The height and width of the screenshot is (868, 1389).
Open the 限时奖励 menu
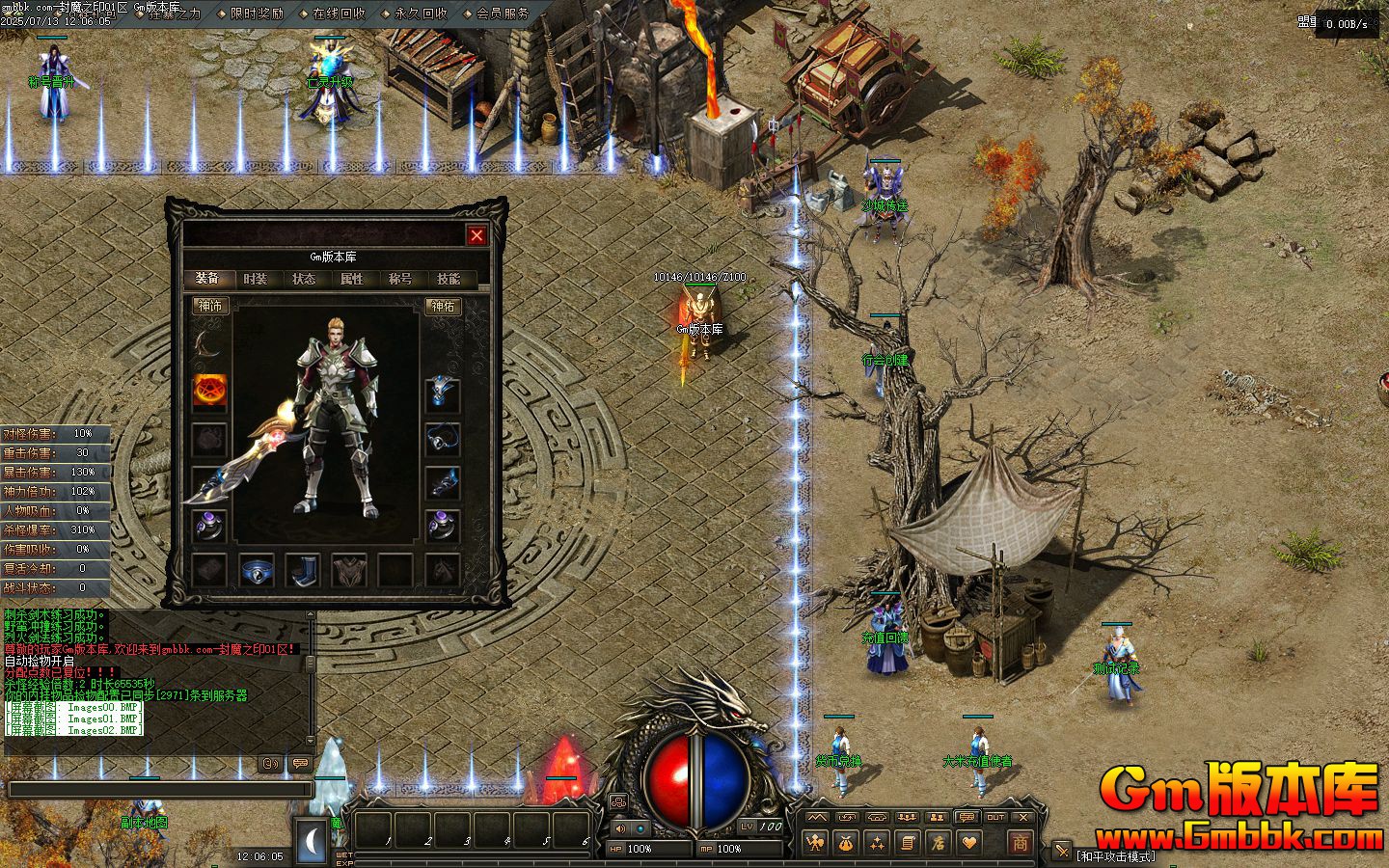257,14
